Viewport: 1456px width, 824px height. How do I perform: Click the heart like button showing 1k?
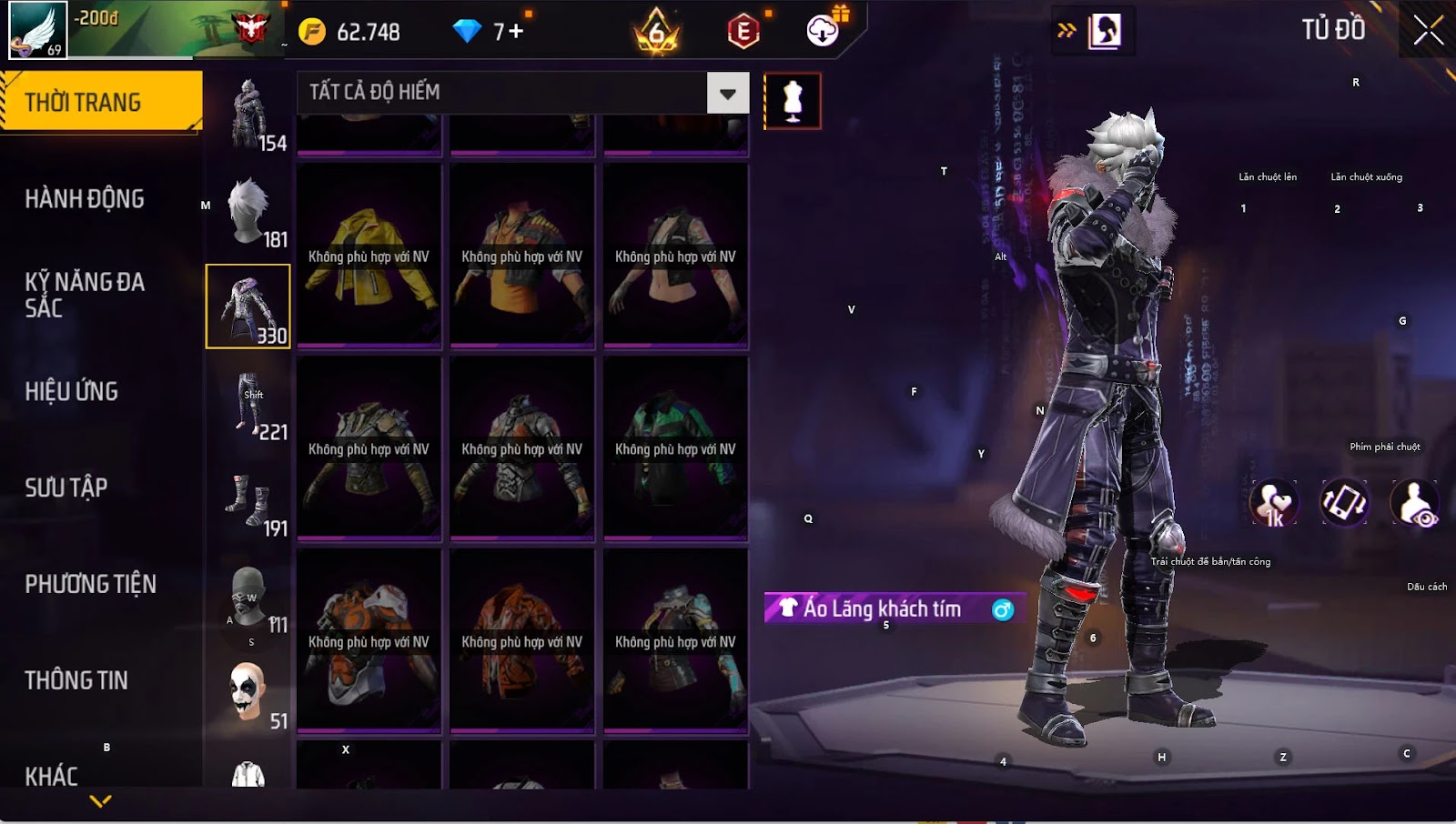[x=1273, y=503]
